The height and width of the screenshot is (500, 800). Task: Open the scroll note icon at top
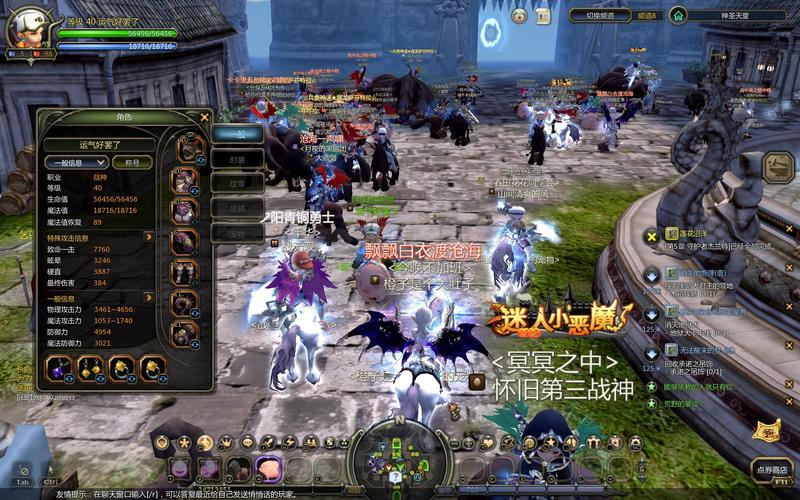click(543, 16)
